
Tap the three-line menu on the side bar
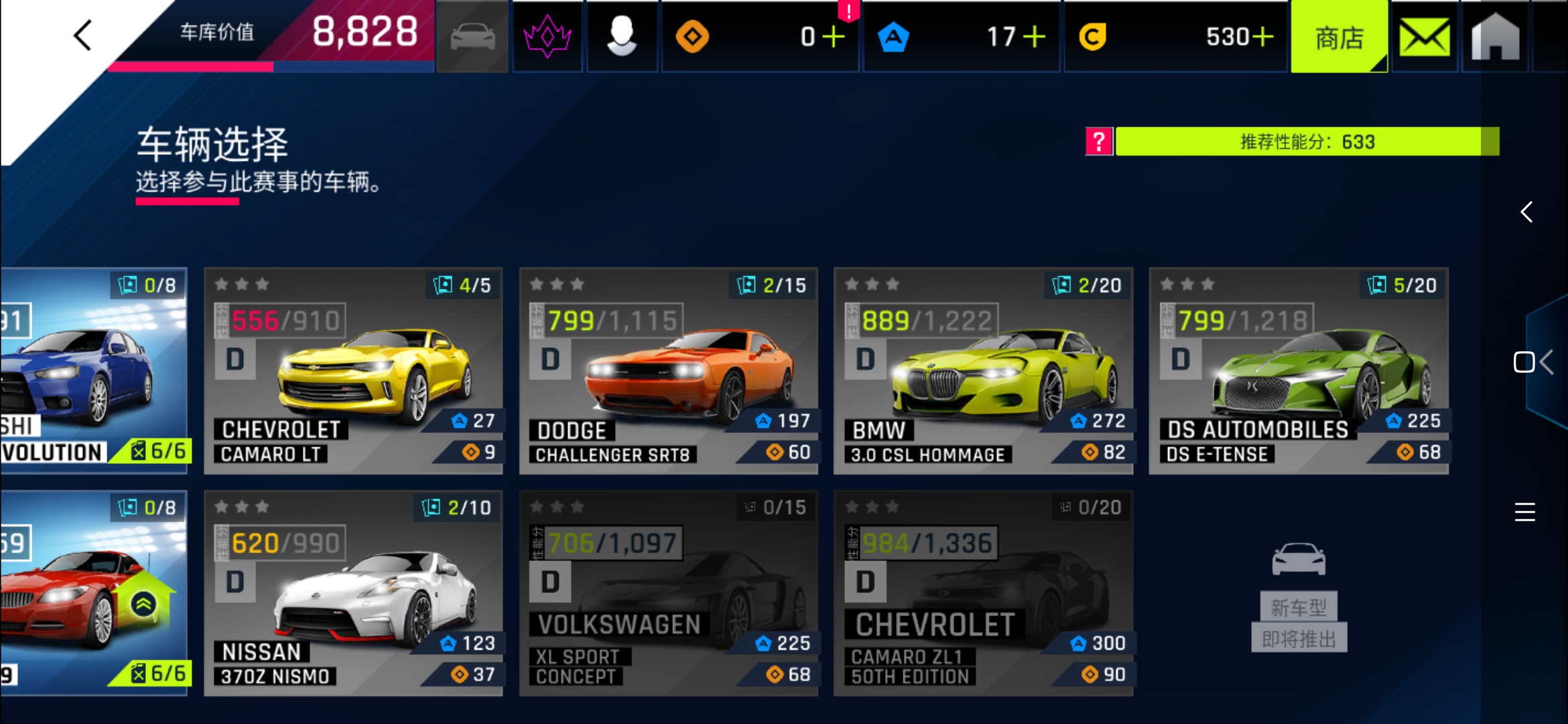pyautogui.click(x=1524, y=512)
